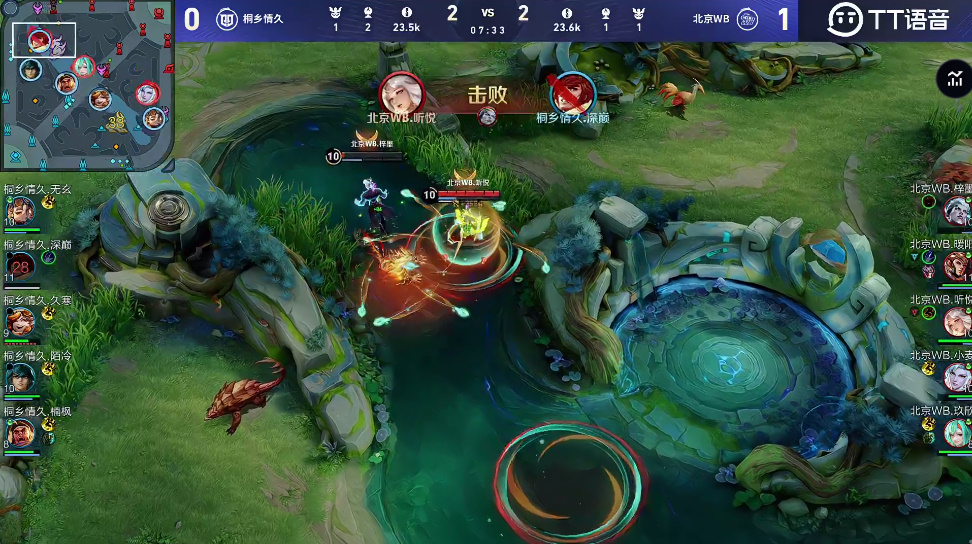This screenshot has width=972, height=544.
Task: Click the 桐乡情久 team logo
Action: (228, 19)
